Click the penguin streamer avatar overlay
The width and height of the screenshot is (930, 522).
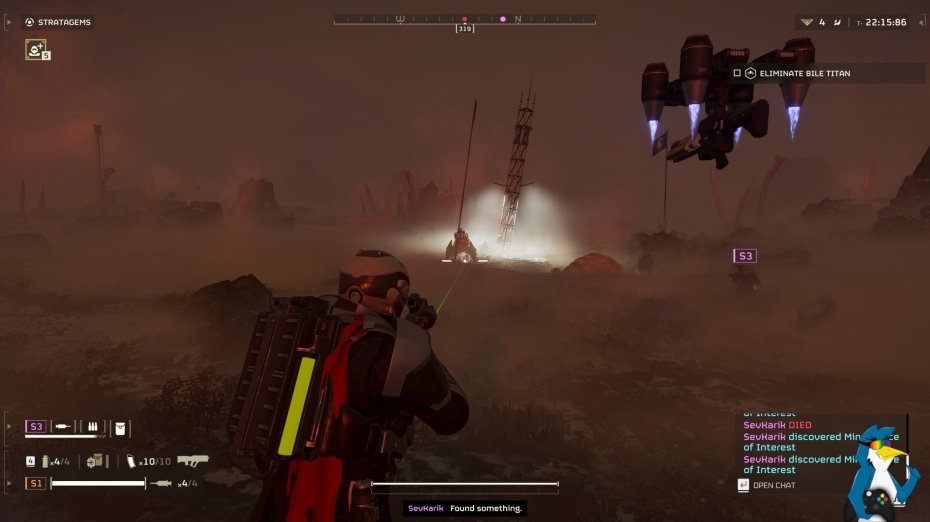pos(880,470)
